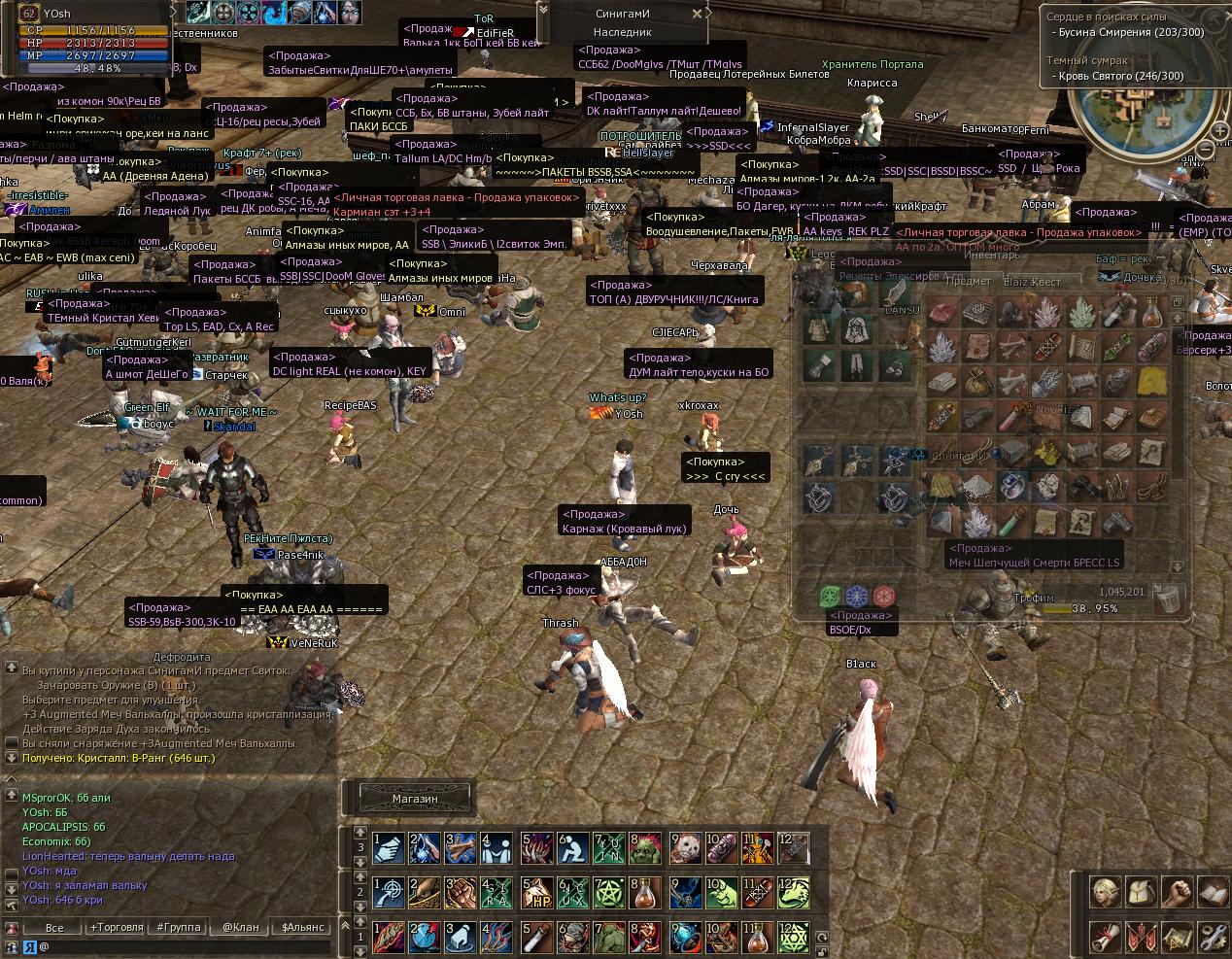Use the HP potion hotbar skill
The image size is (1232, 959).
click(536, 893)
